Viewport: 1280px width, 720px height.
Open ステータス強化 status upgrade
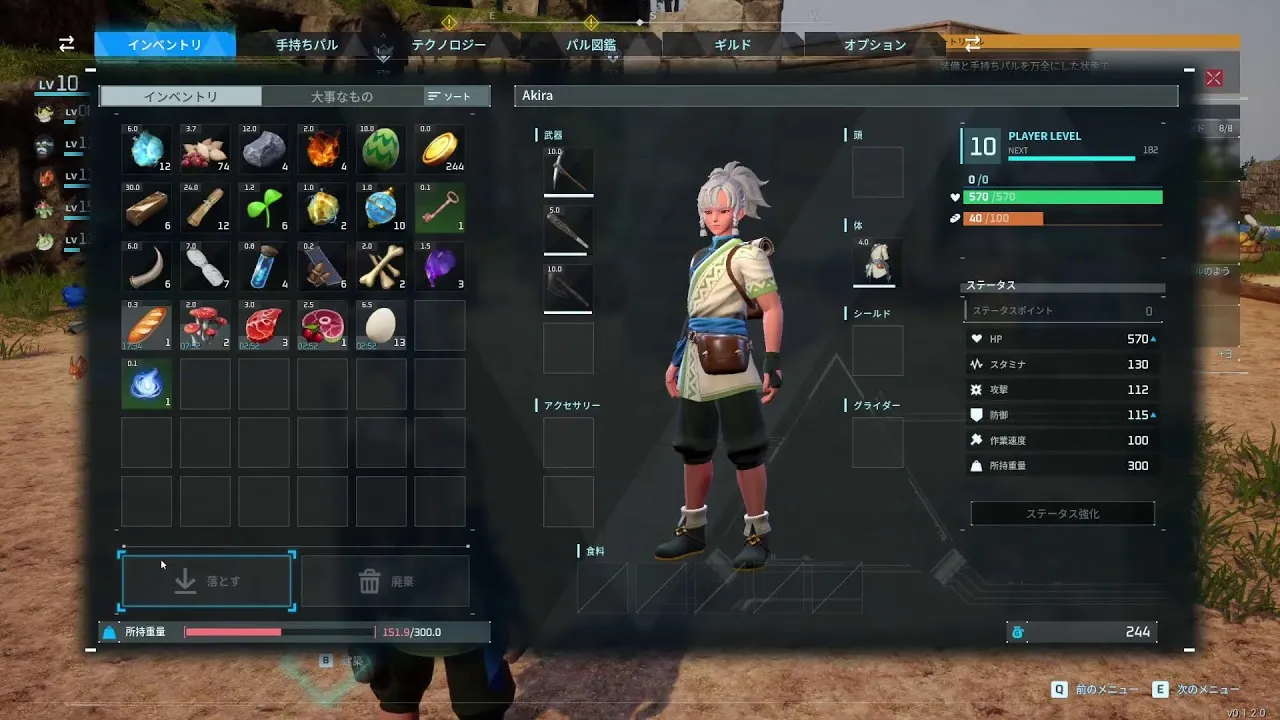click(x=1062, y=514)
